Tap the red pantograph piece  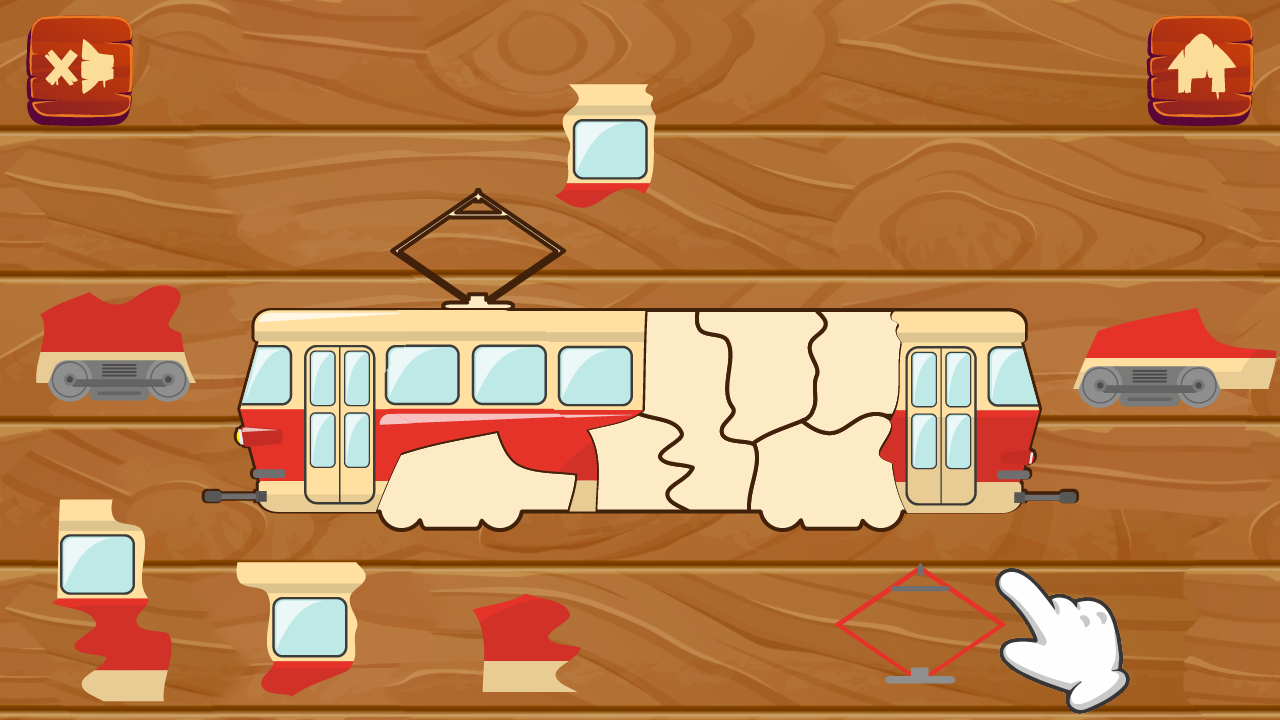tap(920, 625)
